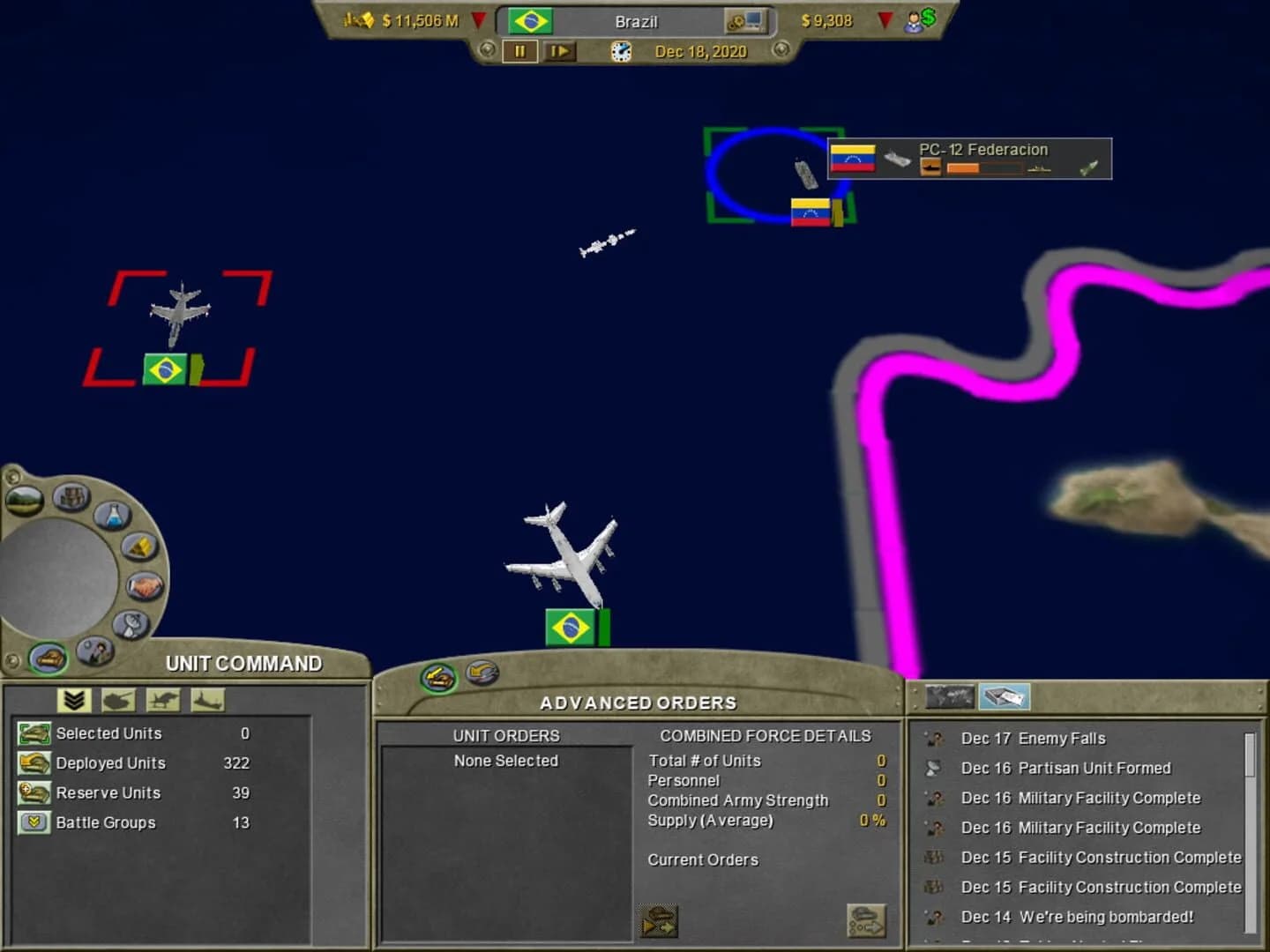
Task: Select the satellite dish intelligence icon
Action: (x=131, y=624)
